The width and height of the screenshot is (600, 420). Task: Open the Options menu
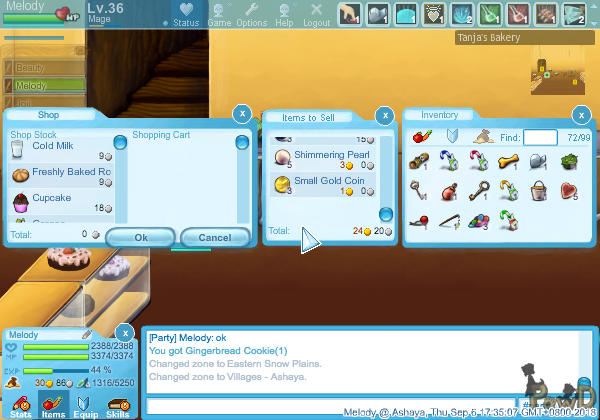coord(252,15)
